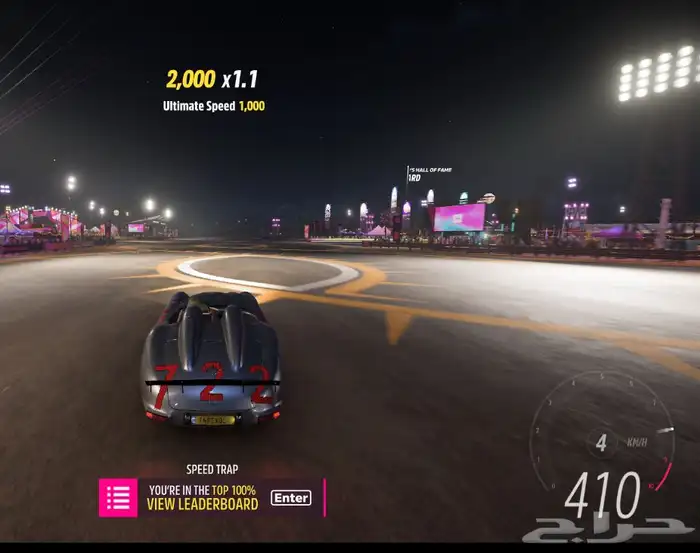Select the View Leaderboard speed trap prompt
This screenshot has height=553, width=700.
203,504
